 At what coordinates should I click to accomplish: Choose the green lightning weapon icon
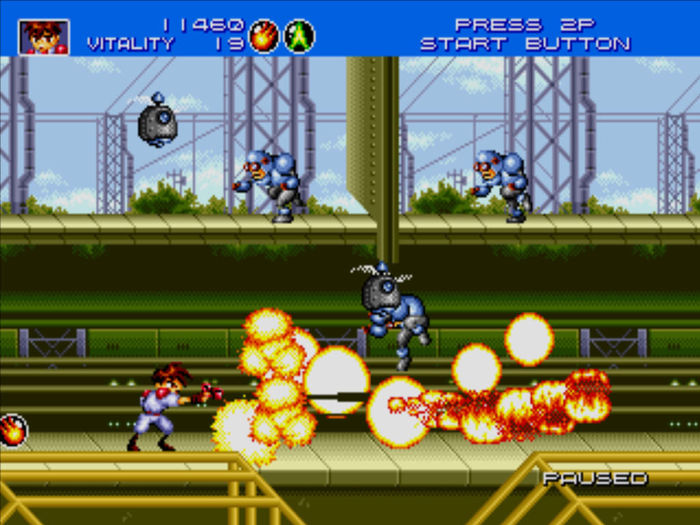299,36
